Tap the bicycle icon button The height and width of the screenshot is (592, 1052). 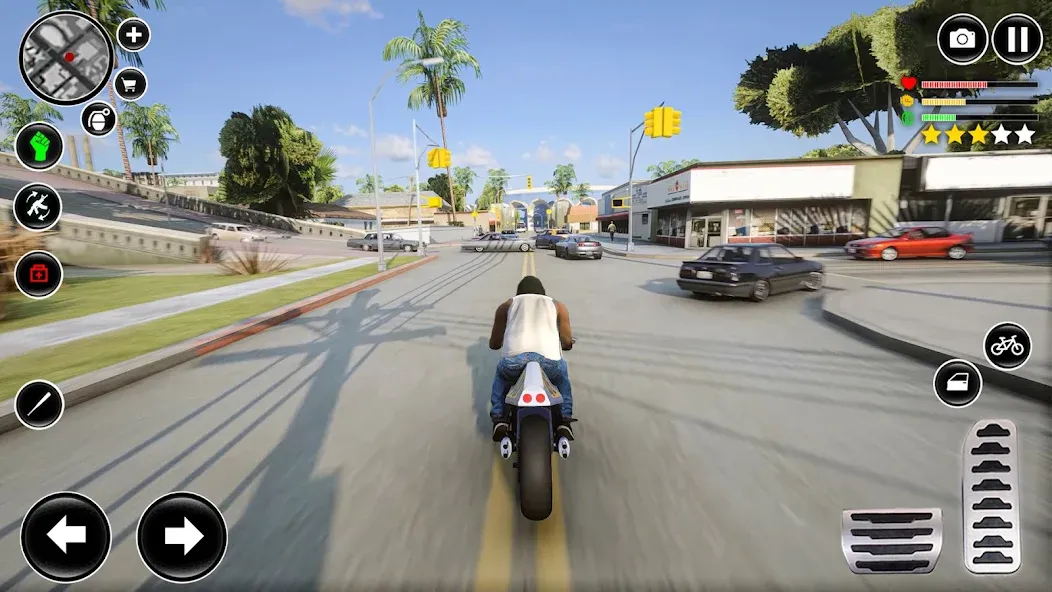(x=1007, y=346)
